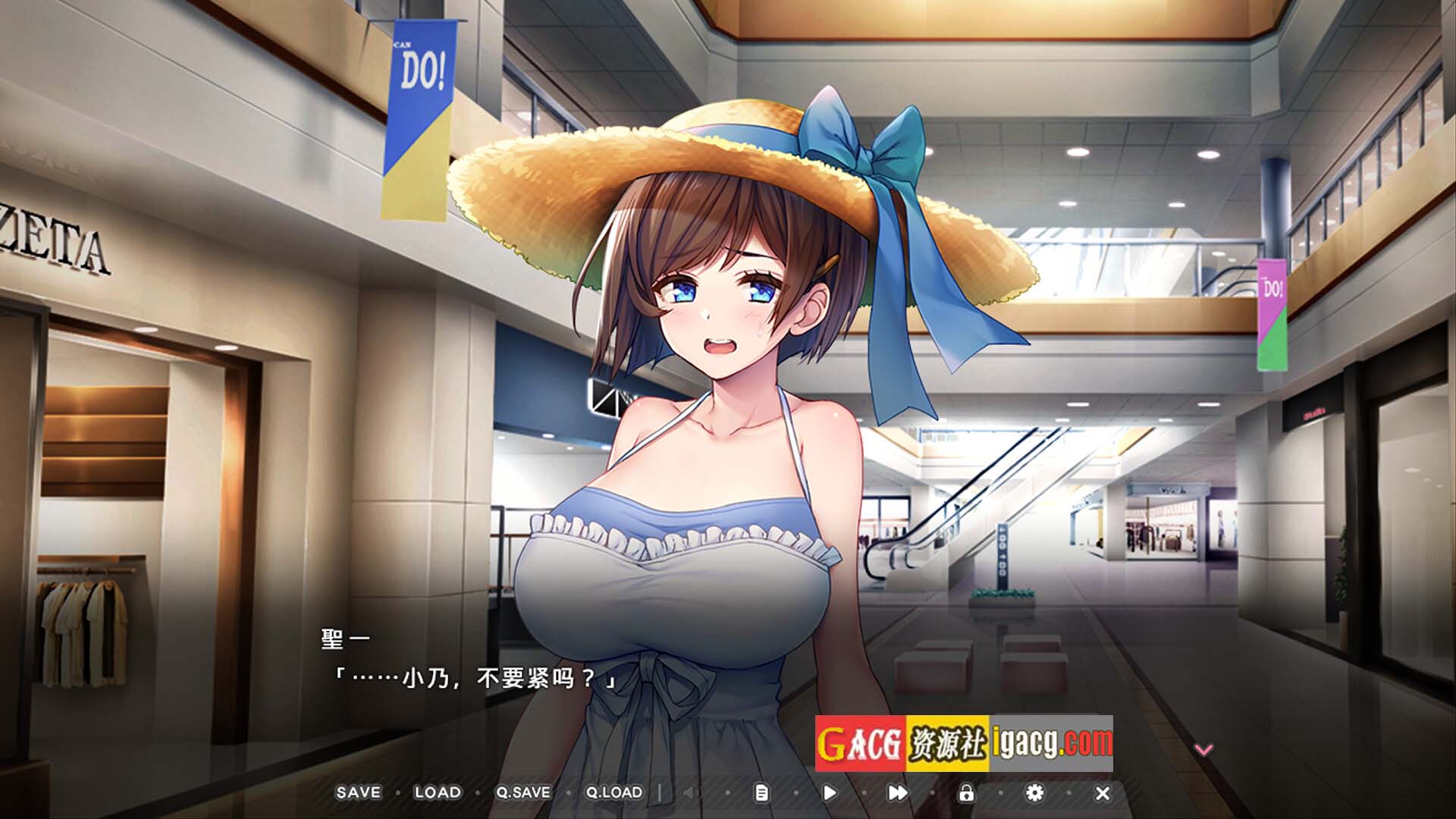This screenshot has height=819, width=1456.
Task: Quick load with Q.LOAD
Action: tap(613, 792)
